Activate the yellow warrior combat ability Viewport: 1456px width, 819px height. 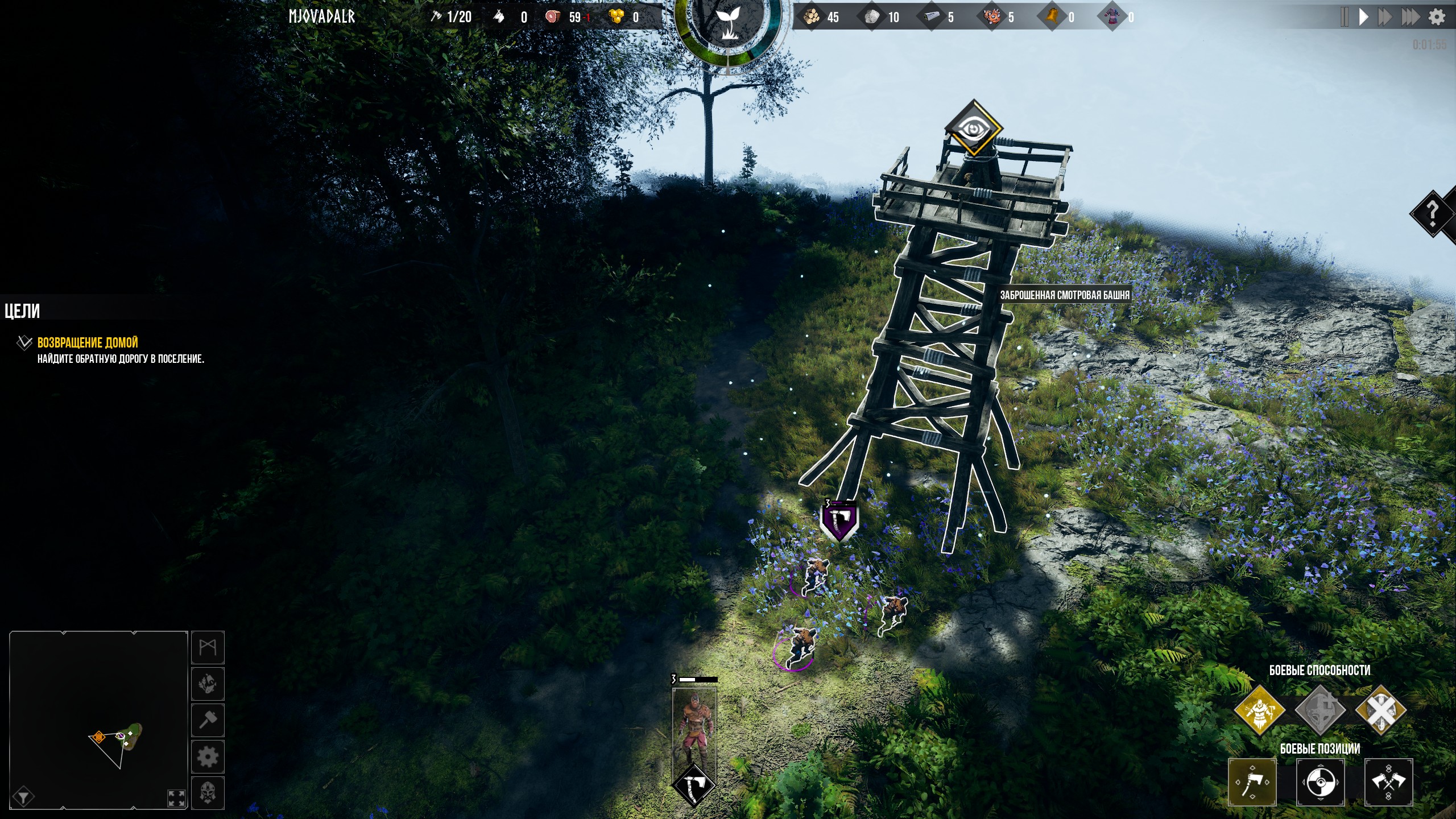[1259, 710]
